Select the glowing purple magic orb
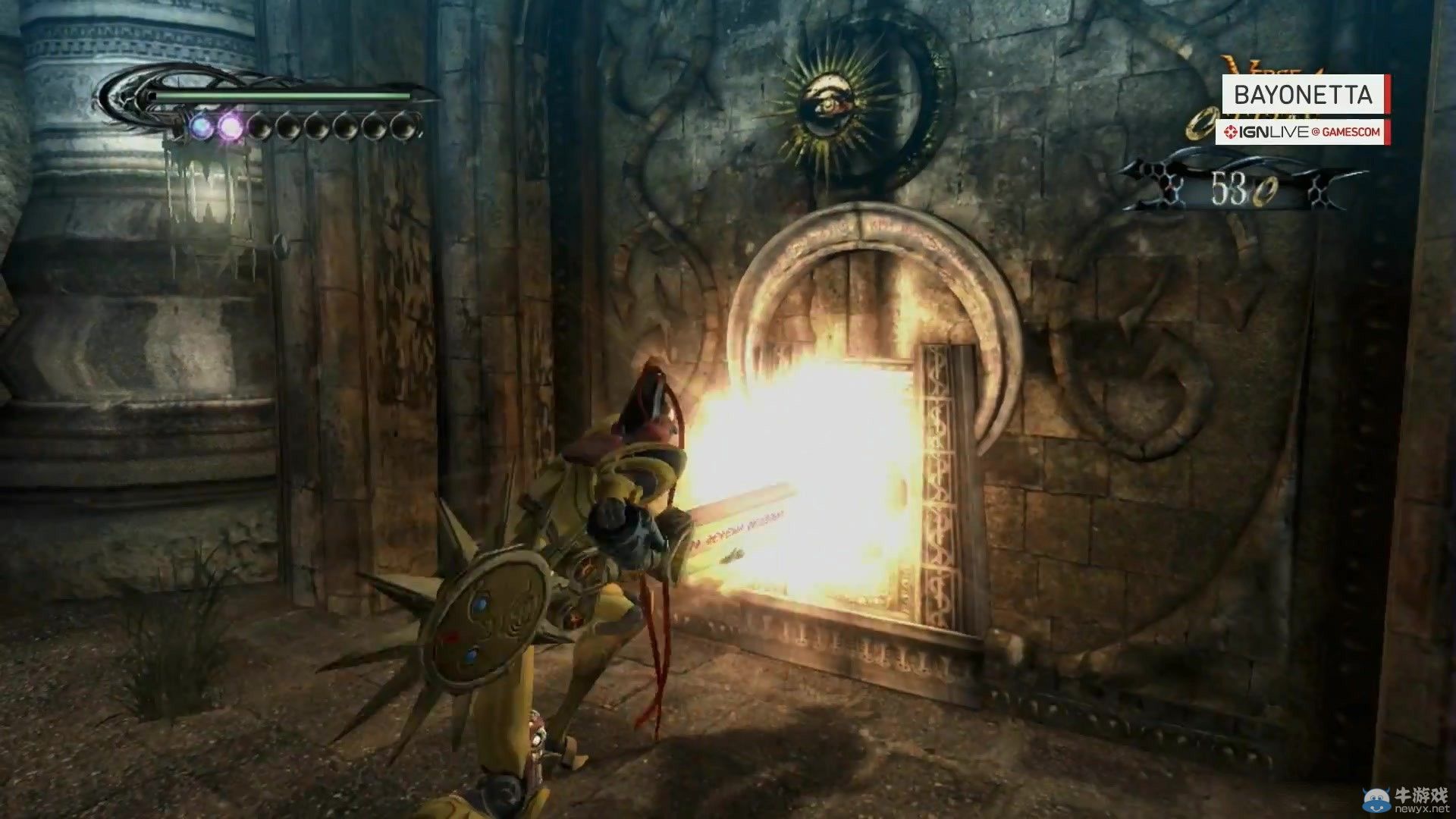 click(231, 126)
